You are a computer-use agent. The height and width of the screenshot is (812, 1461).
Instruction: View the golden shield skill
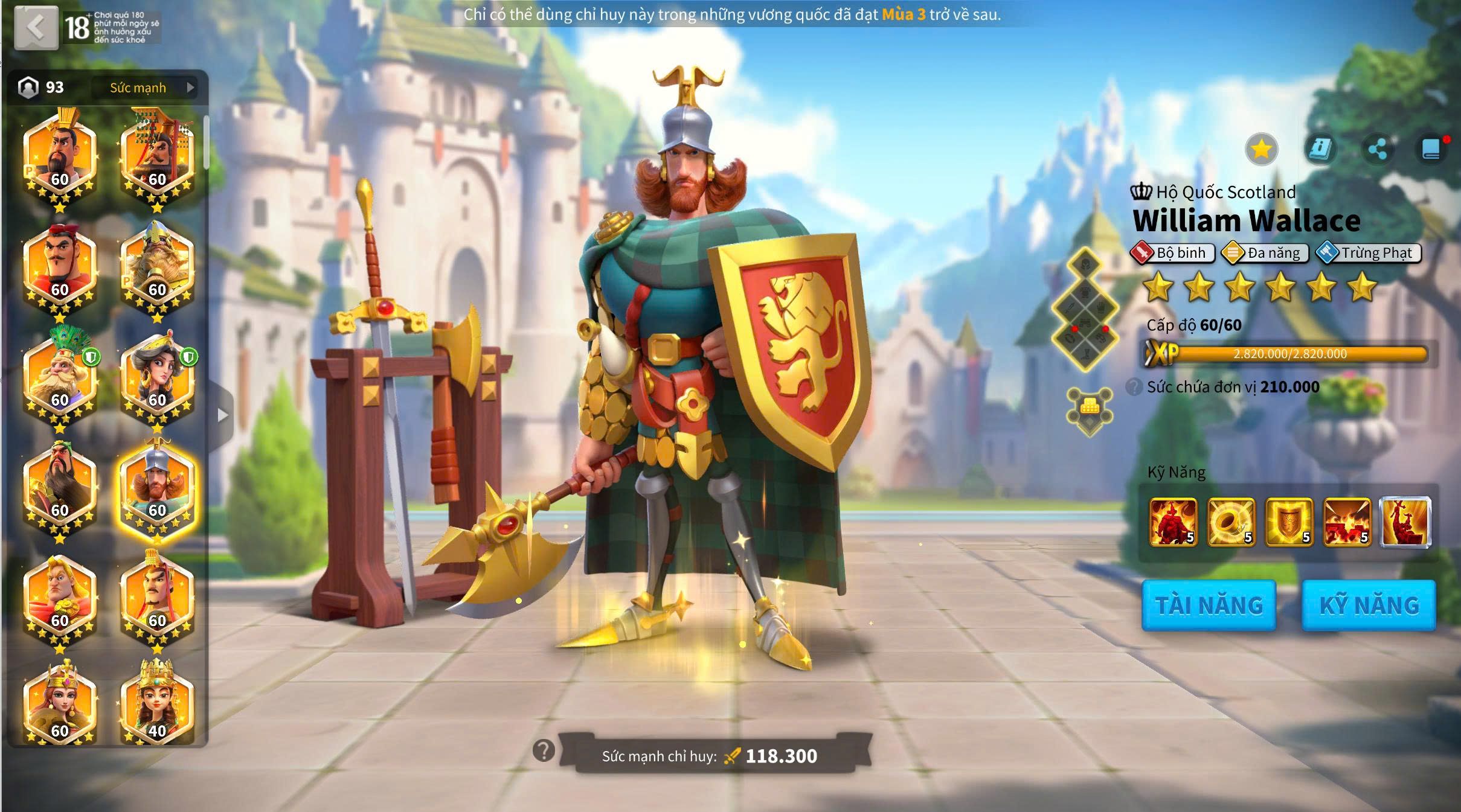(1289, 522)
